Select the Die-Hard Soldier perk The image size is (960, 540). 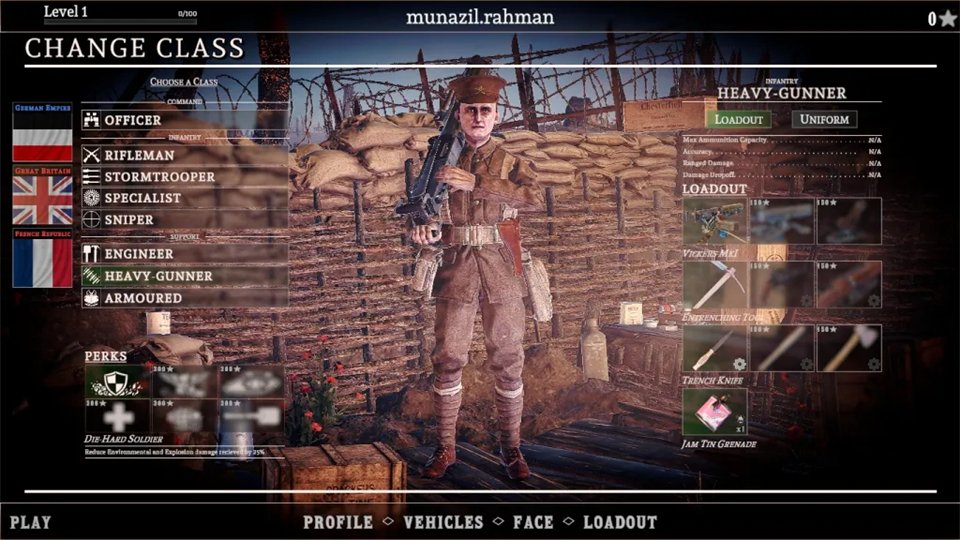[116, 381]
